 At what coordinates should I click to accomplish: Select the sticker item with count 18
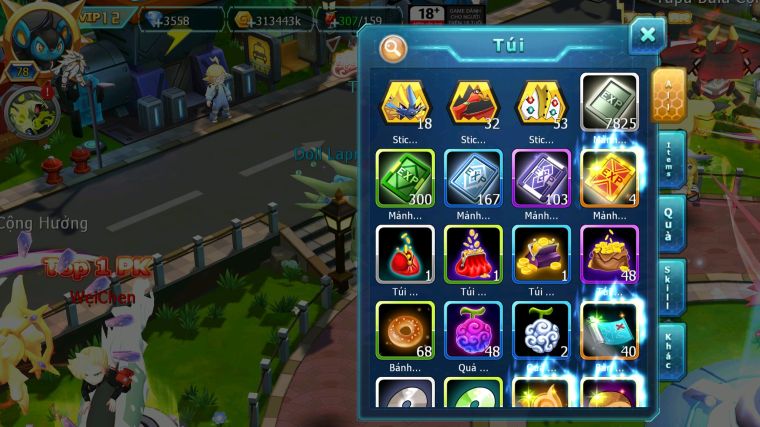point(405,102)
